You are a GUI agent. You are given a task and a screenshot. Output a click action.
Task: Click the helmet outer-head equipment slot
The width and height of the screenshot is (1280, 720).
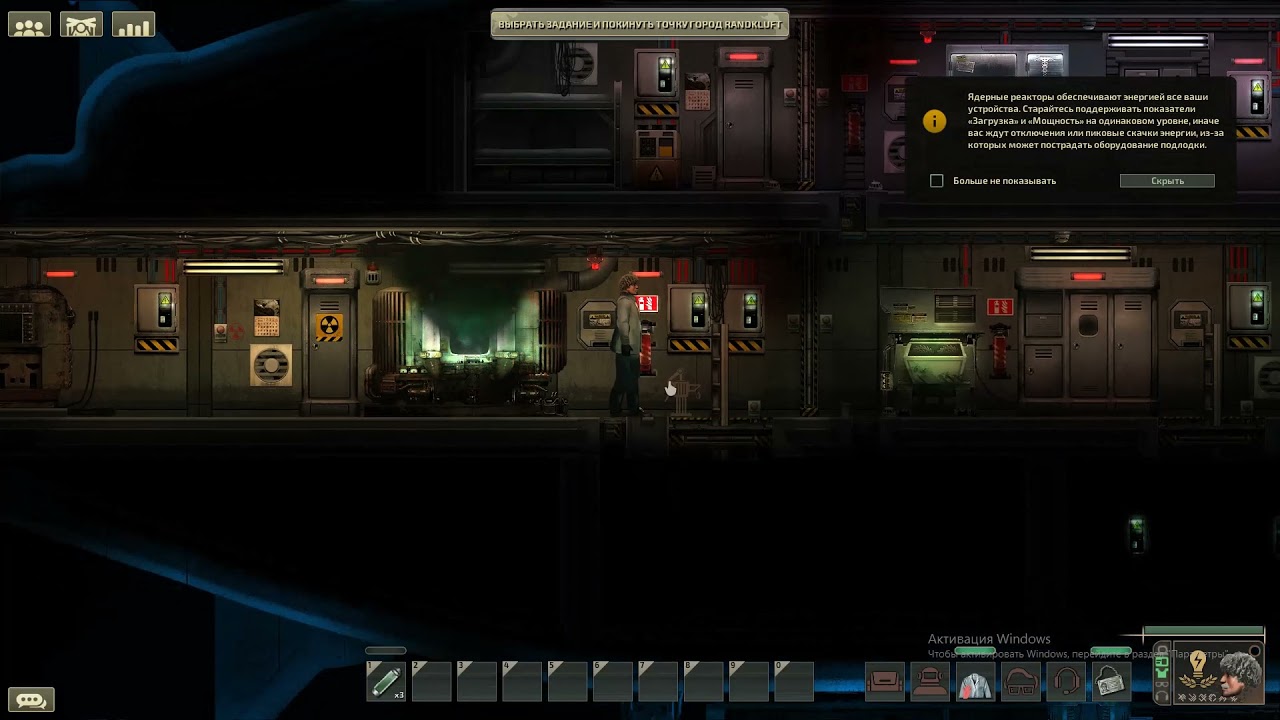pyautogui.click(x=930, y=683)
